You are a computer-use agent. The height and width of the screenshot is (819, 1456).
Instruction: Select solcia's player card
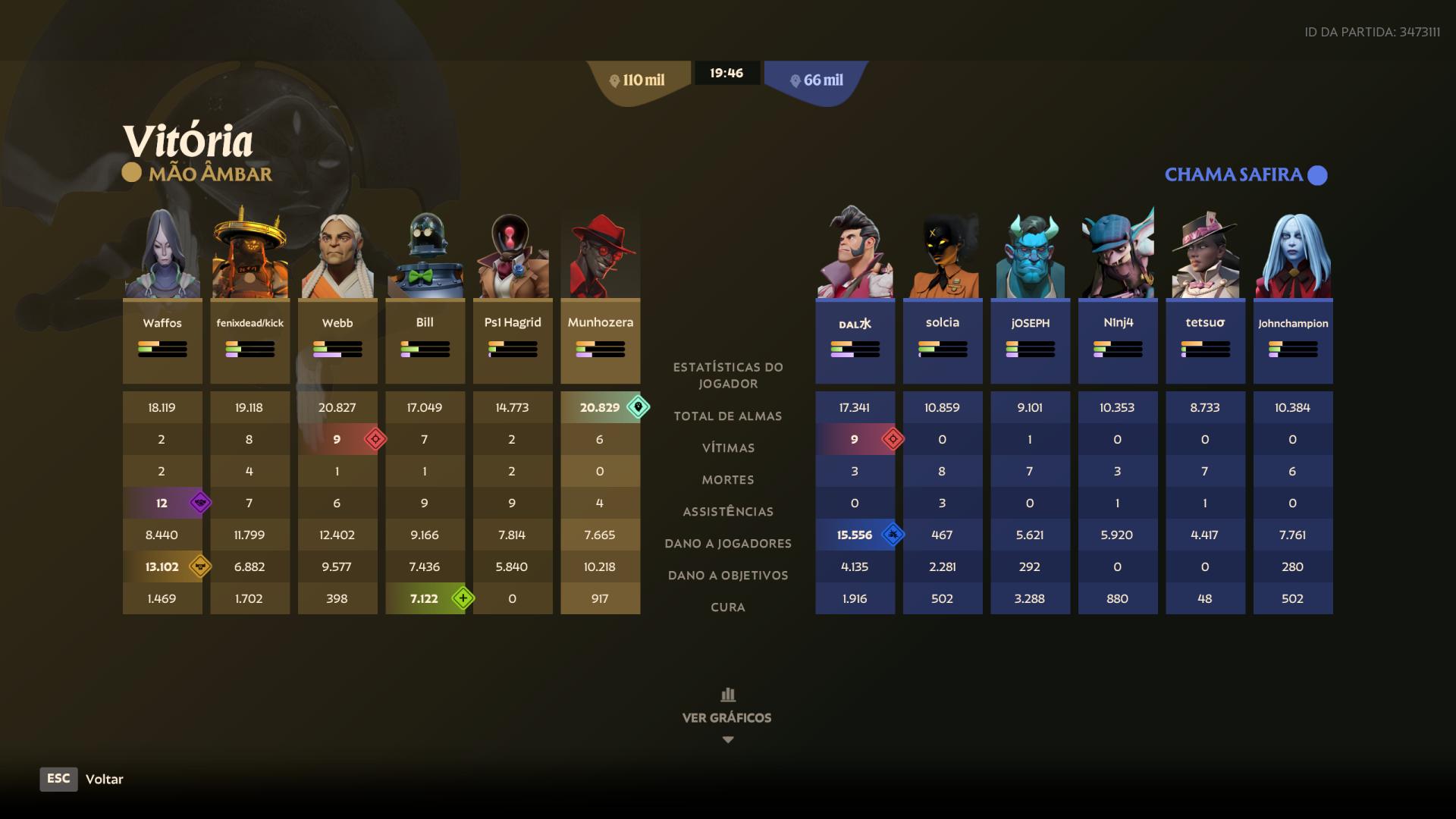tap(943, 340)
